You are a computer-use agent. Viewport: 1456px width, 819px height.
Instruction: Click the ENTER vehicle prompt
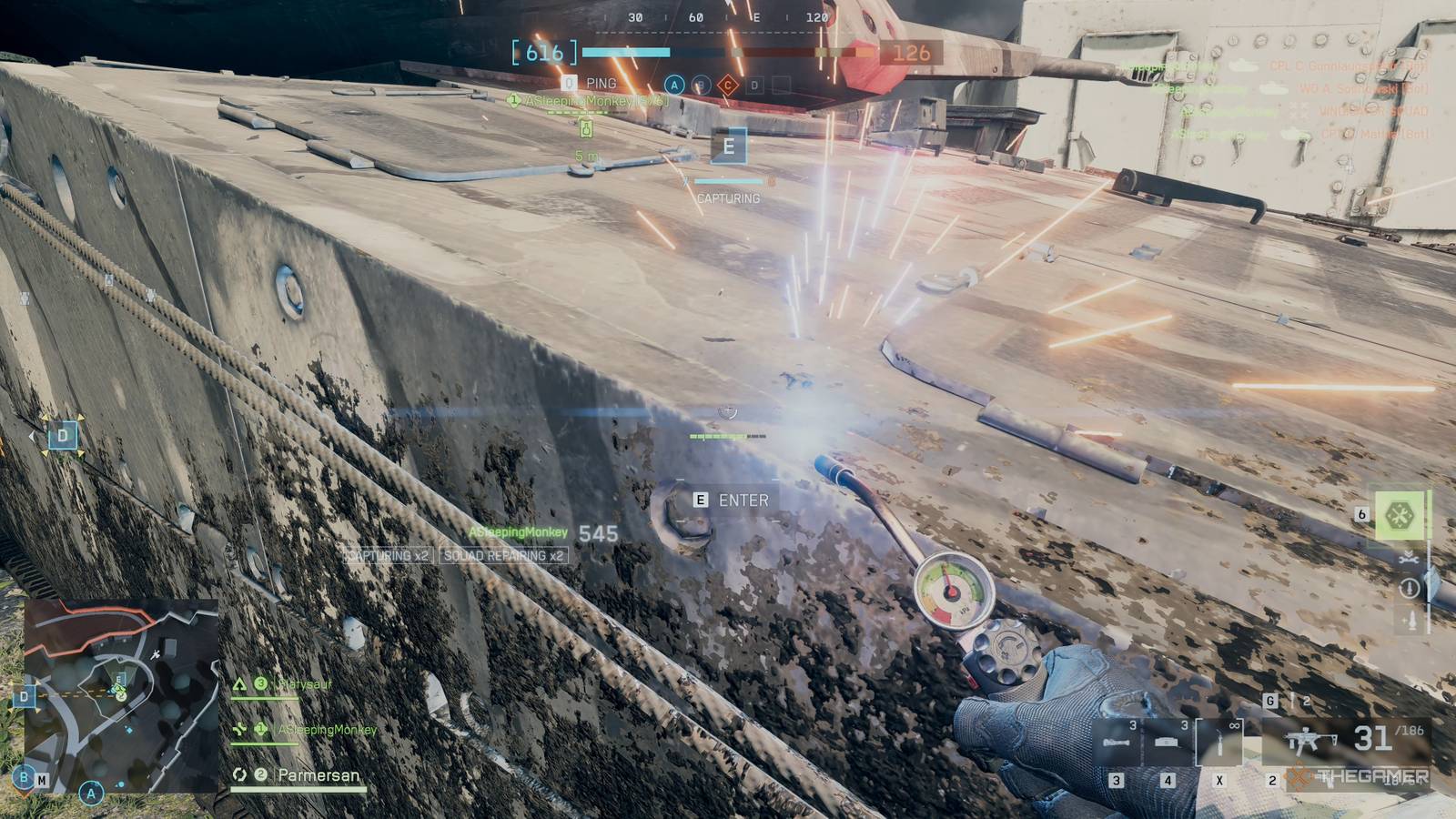click(x=728, y=500)
